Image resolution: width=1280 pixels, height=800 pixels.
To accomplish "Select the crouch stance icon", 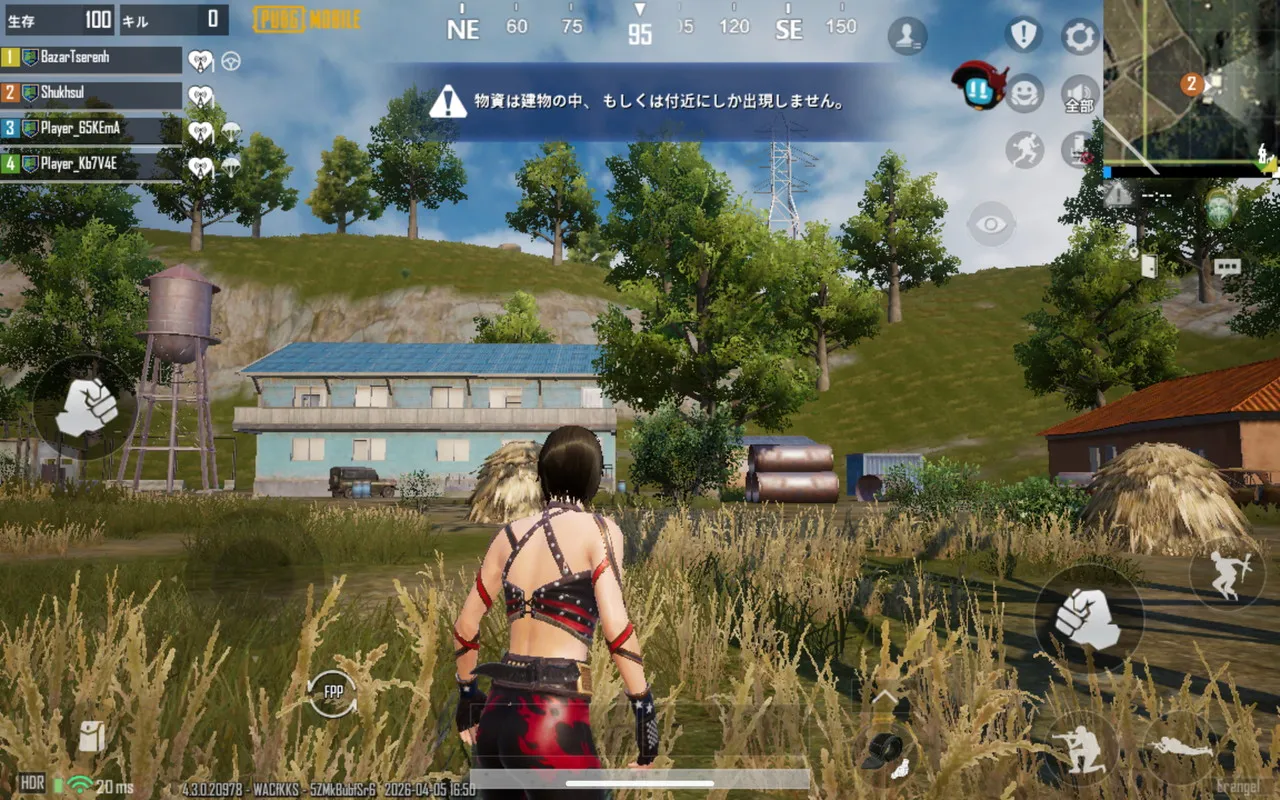I will tap(1083, 747).
